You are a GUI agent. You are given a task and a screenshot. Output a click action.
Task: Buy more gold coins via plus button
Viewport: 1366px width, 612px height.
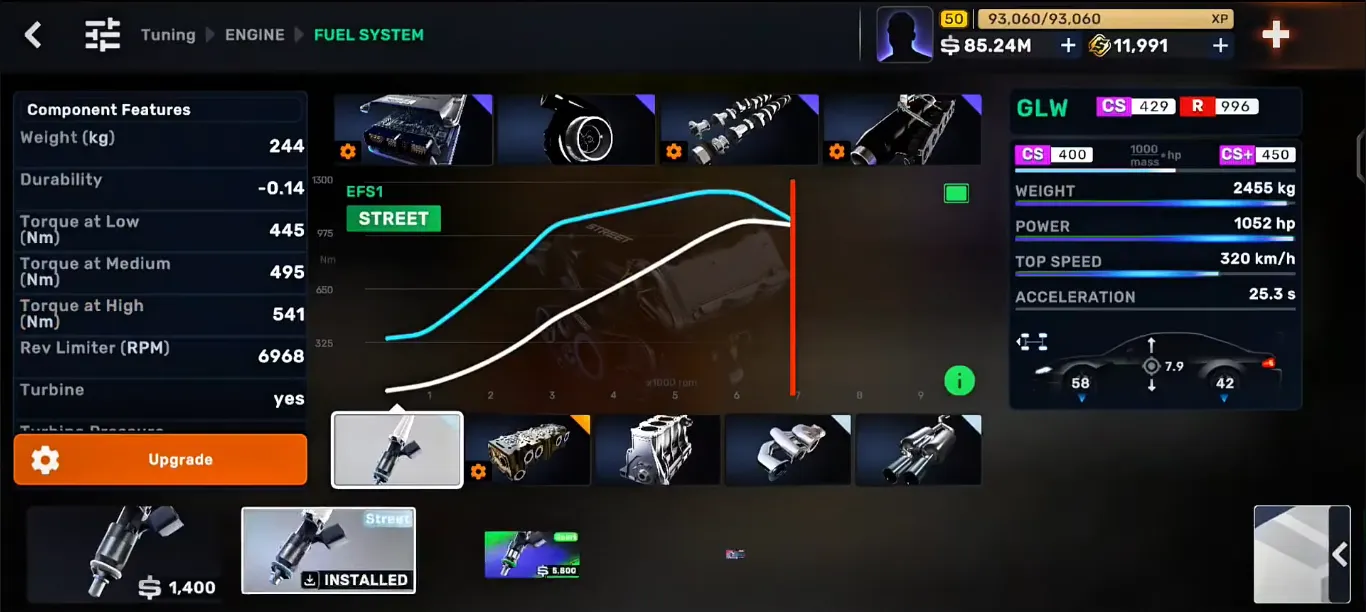pos(1220,45)
